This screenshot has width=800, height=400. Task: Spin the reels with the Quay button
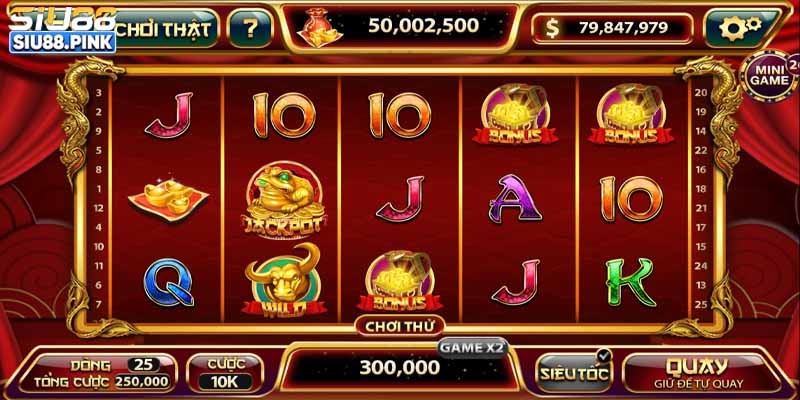click(697, 372)
